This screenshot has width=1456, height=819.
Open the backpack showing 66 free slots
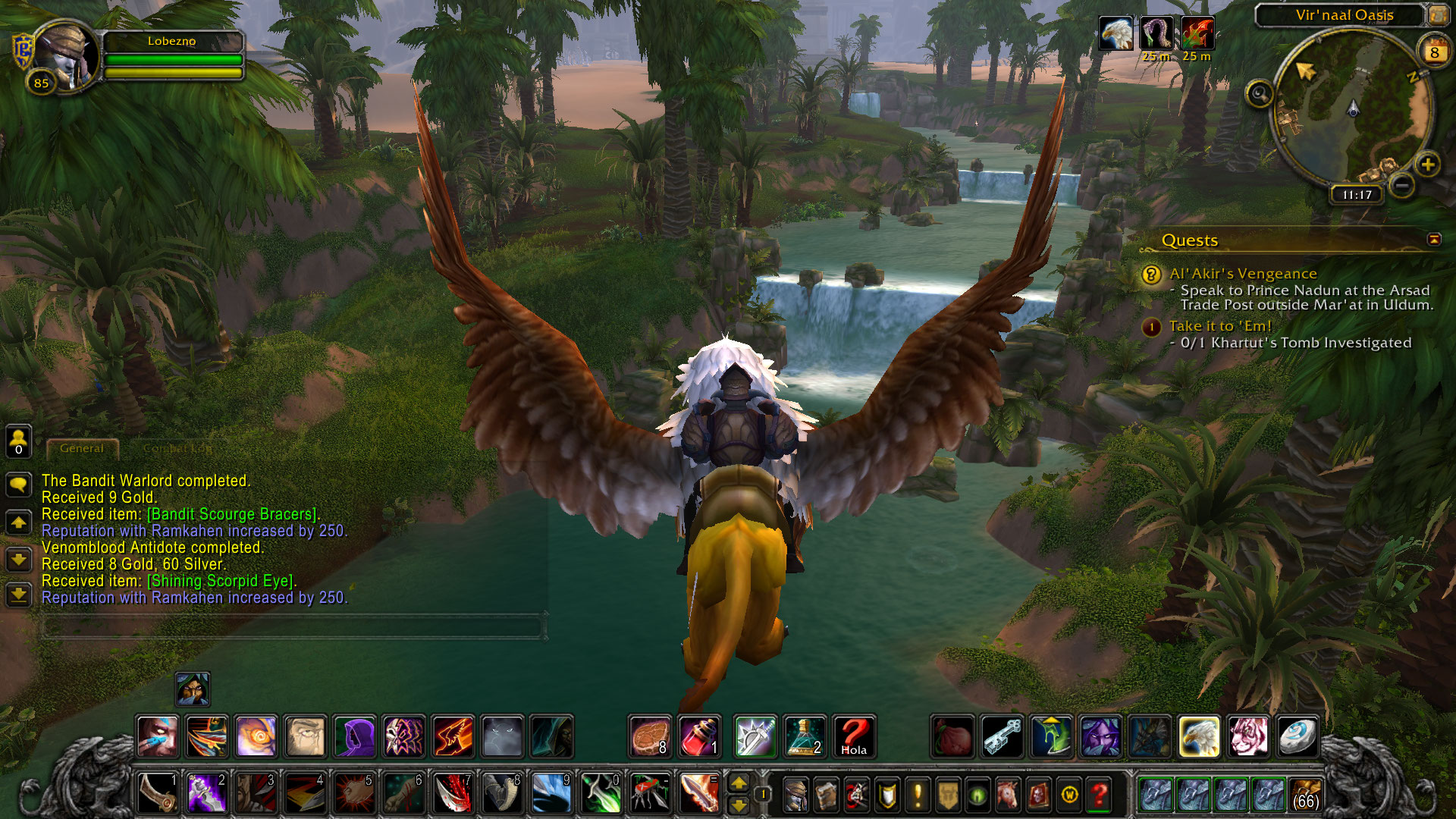click(1305, 795)
